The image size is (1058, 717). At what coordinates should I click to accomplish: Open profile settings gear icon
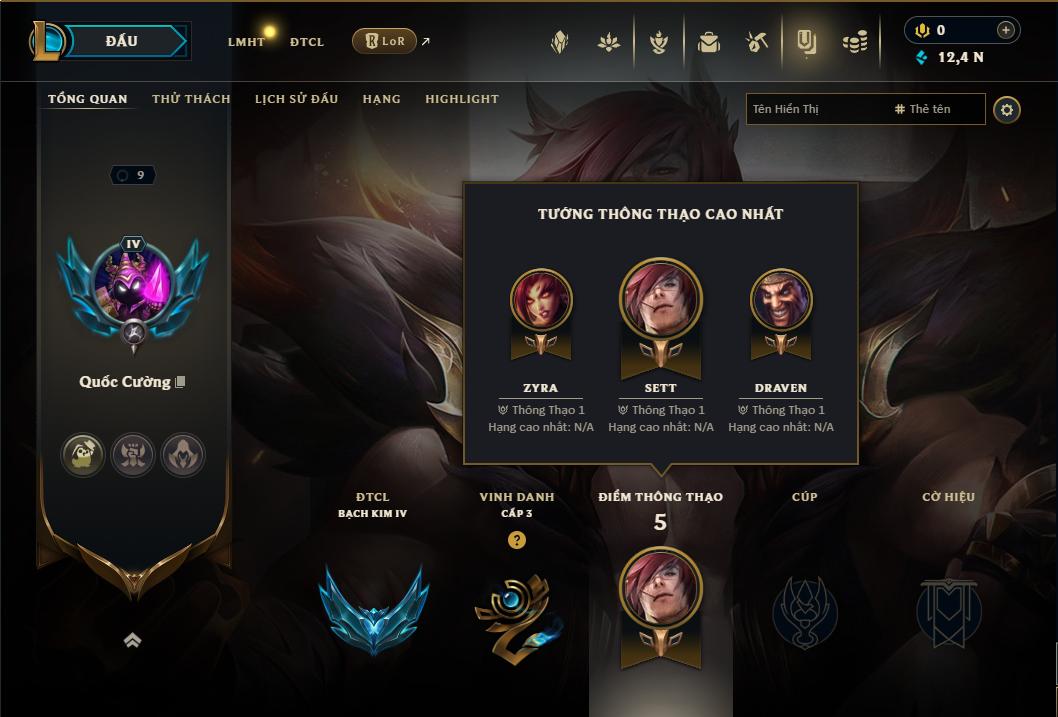pos(1007,110)
